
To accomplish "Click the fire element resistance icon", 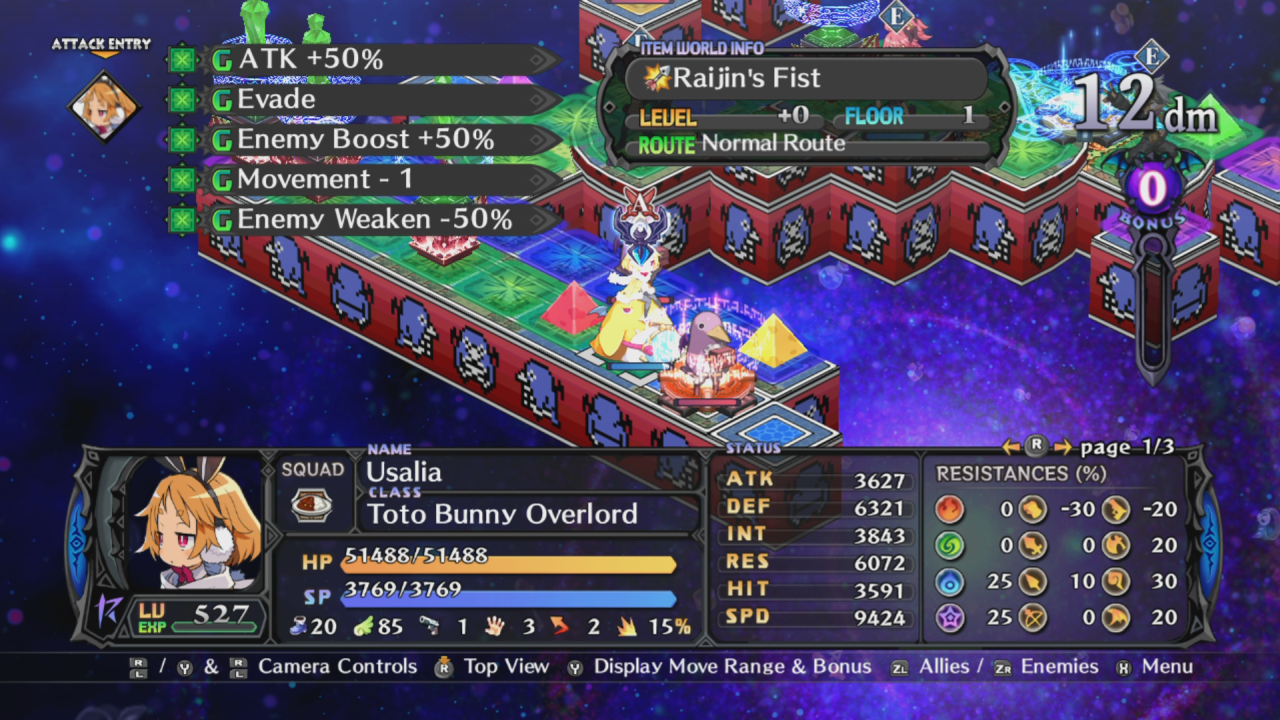I will pyautogui.click(x=948, y=509).
